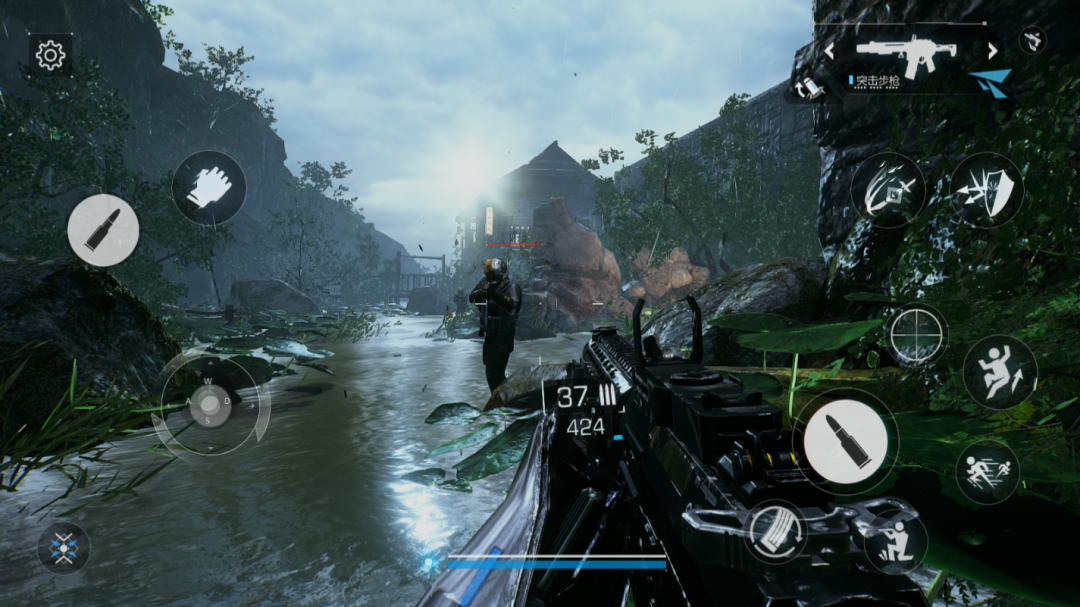
Task: Activate the blue chevron icon button
Action: tap(64, 548)
